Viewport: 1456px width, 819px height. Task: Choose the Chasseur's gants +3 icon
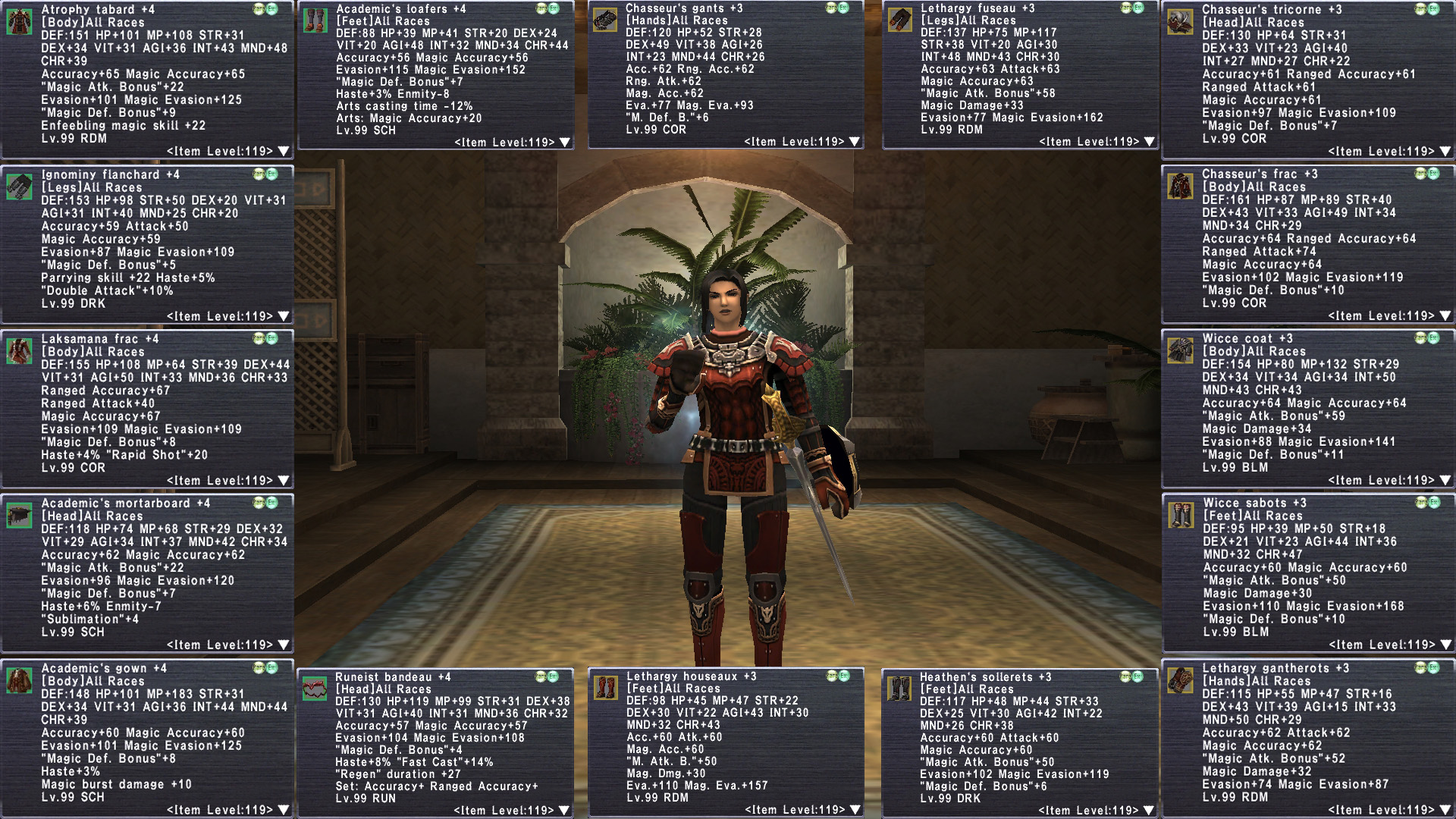tap(604, 20)
